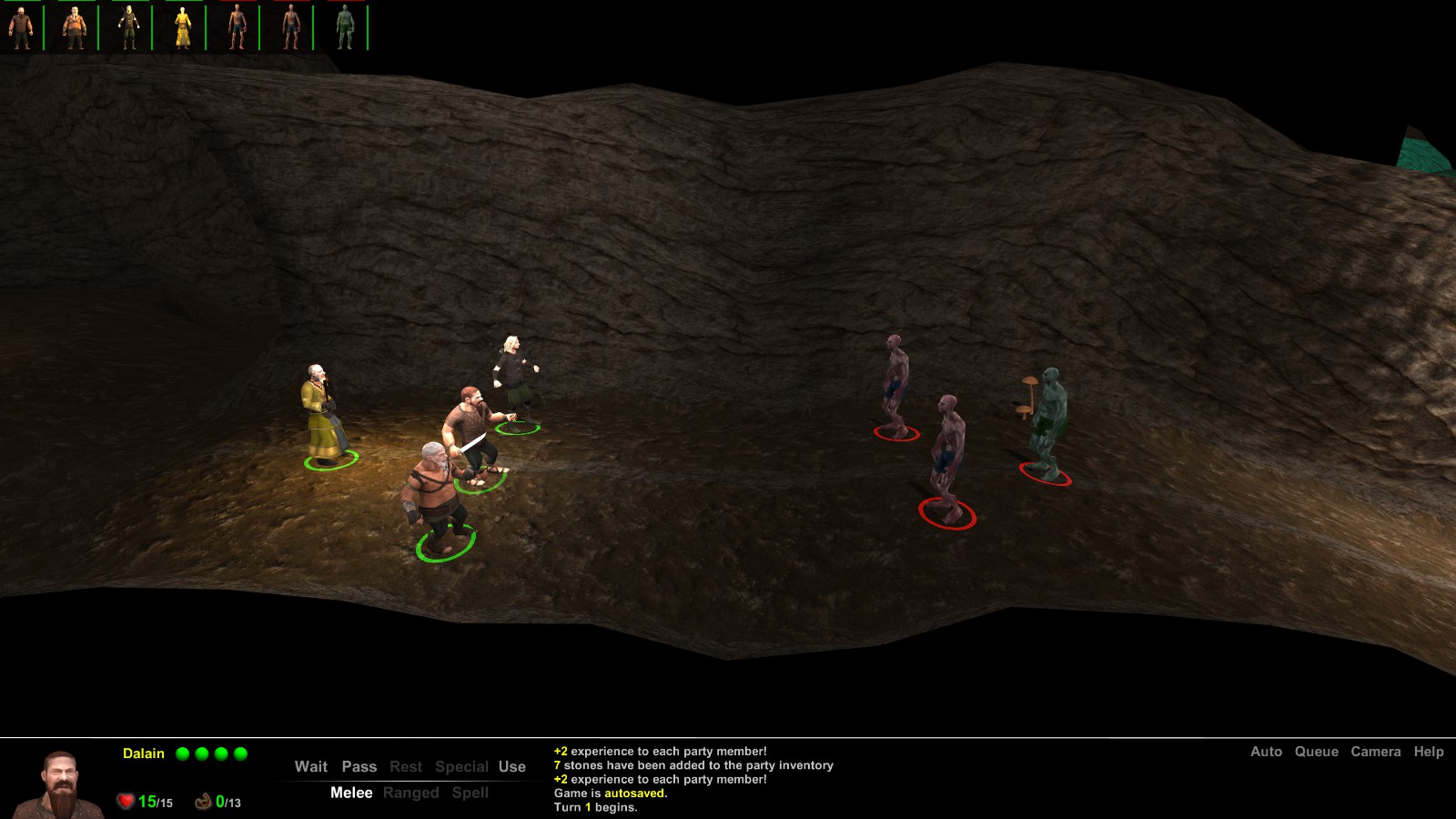Click the Wait command
The image size is (1456, 819).
[312, 767]
